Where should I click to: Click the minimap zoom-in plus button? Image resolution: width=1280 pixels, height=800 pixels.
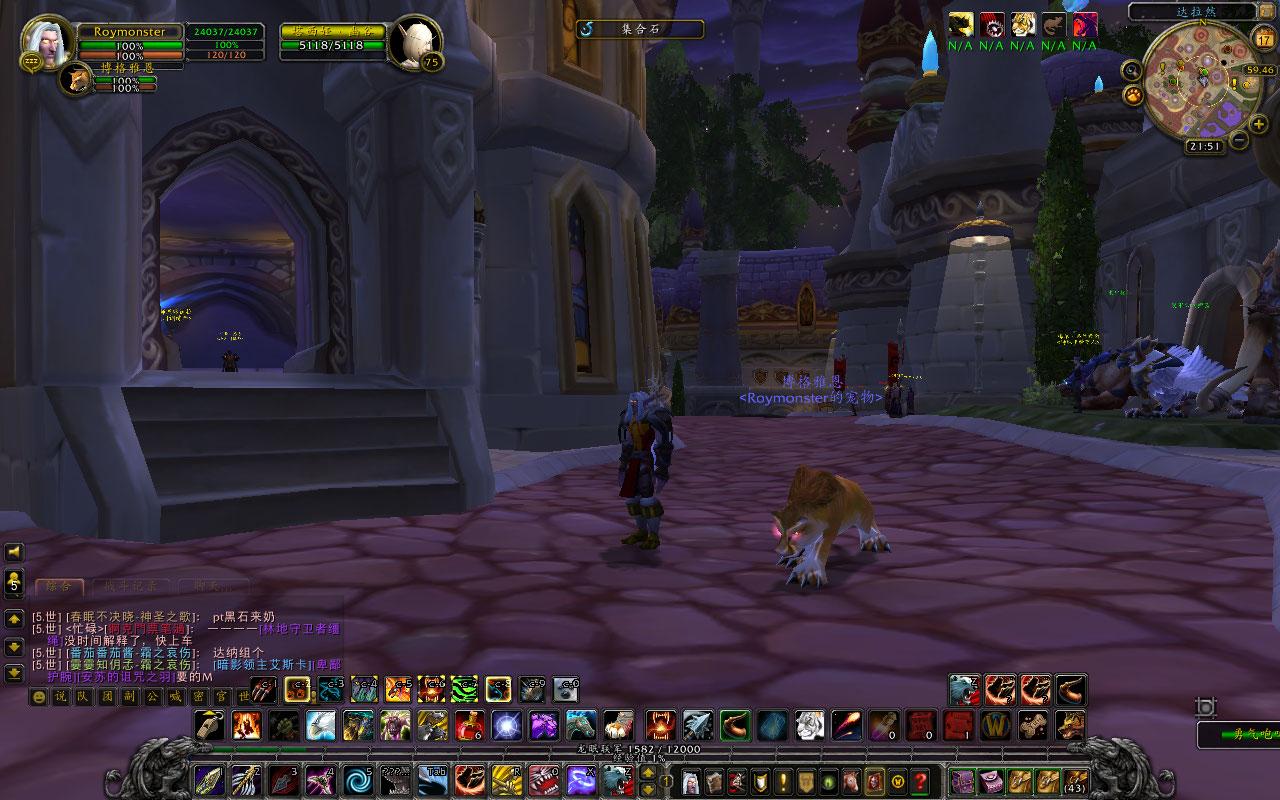click(x=1258, y=123)
